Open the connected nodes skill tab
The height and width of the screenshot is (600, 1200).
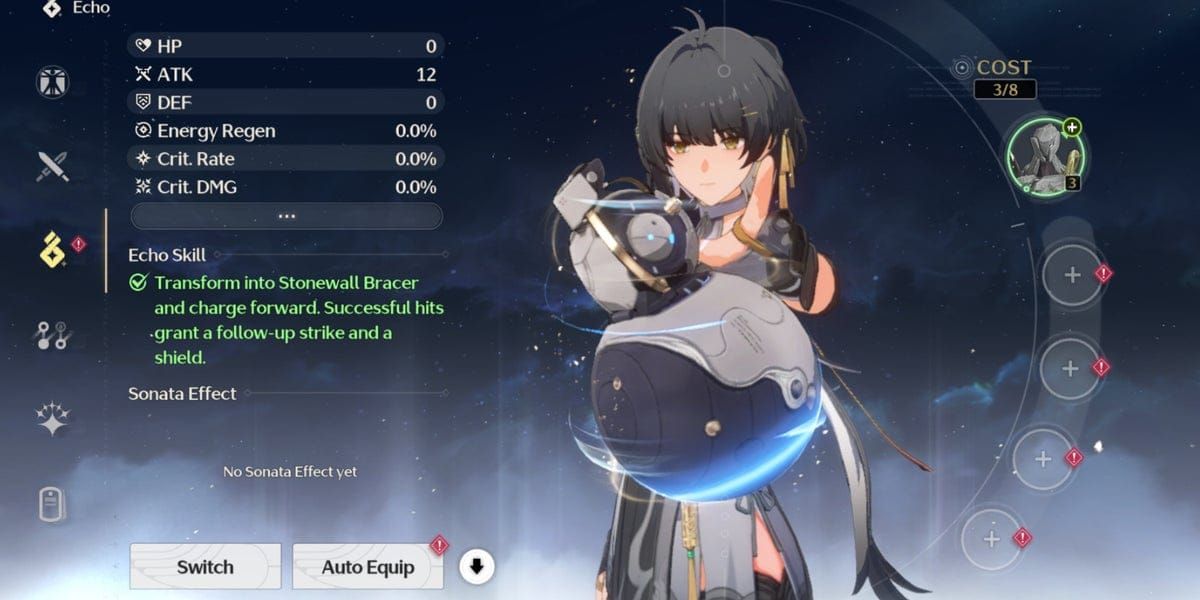[52, 335]
